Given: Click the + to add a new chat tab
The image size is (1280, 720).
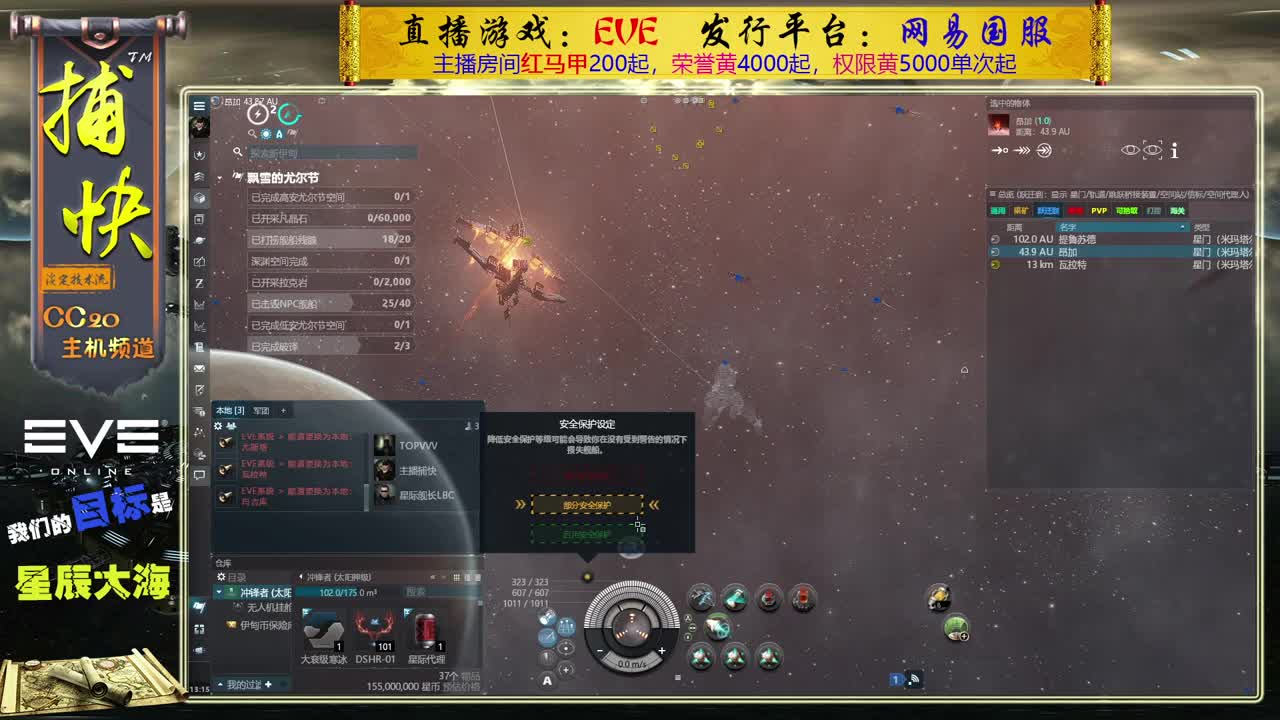Looking at the screenshot, I should 283,411.
